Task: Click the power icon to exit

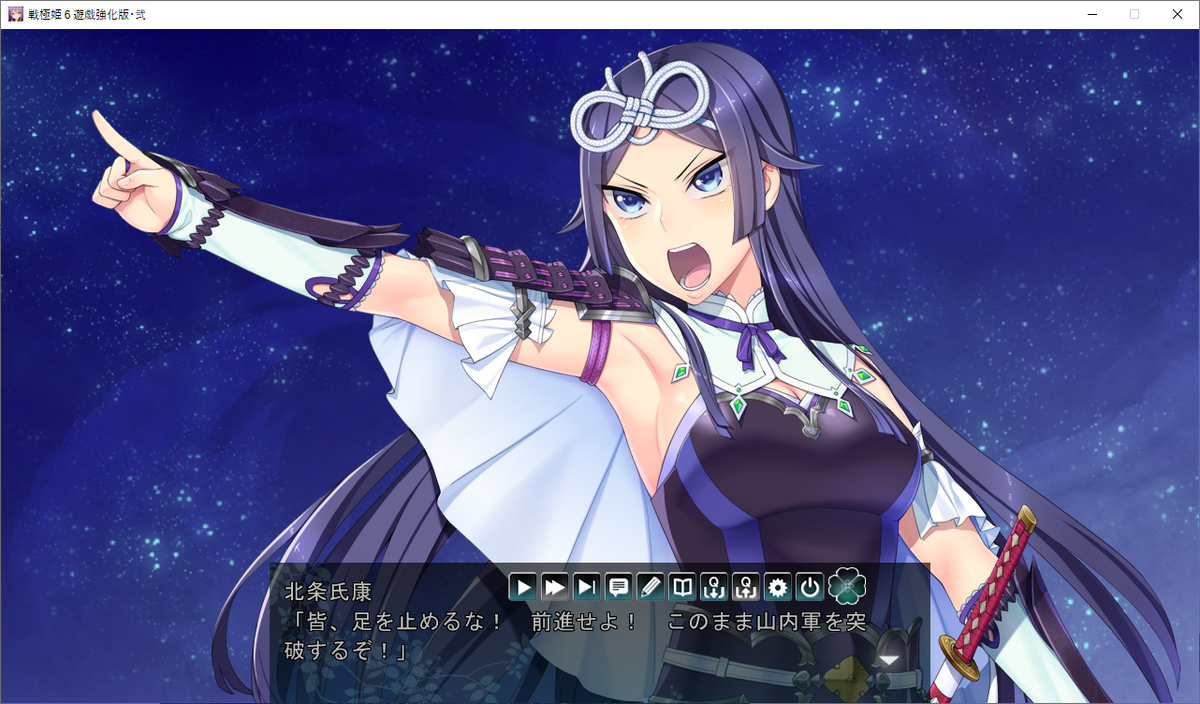Action: 809,587
